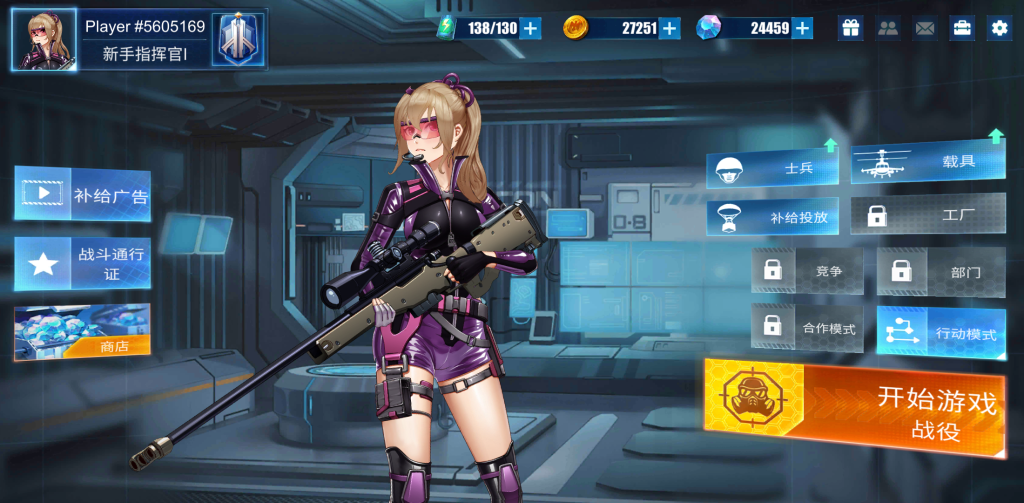Open the briefcase icon in the top bar
Viewport: 1024px width, 503px height.
tap(962, 28)
